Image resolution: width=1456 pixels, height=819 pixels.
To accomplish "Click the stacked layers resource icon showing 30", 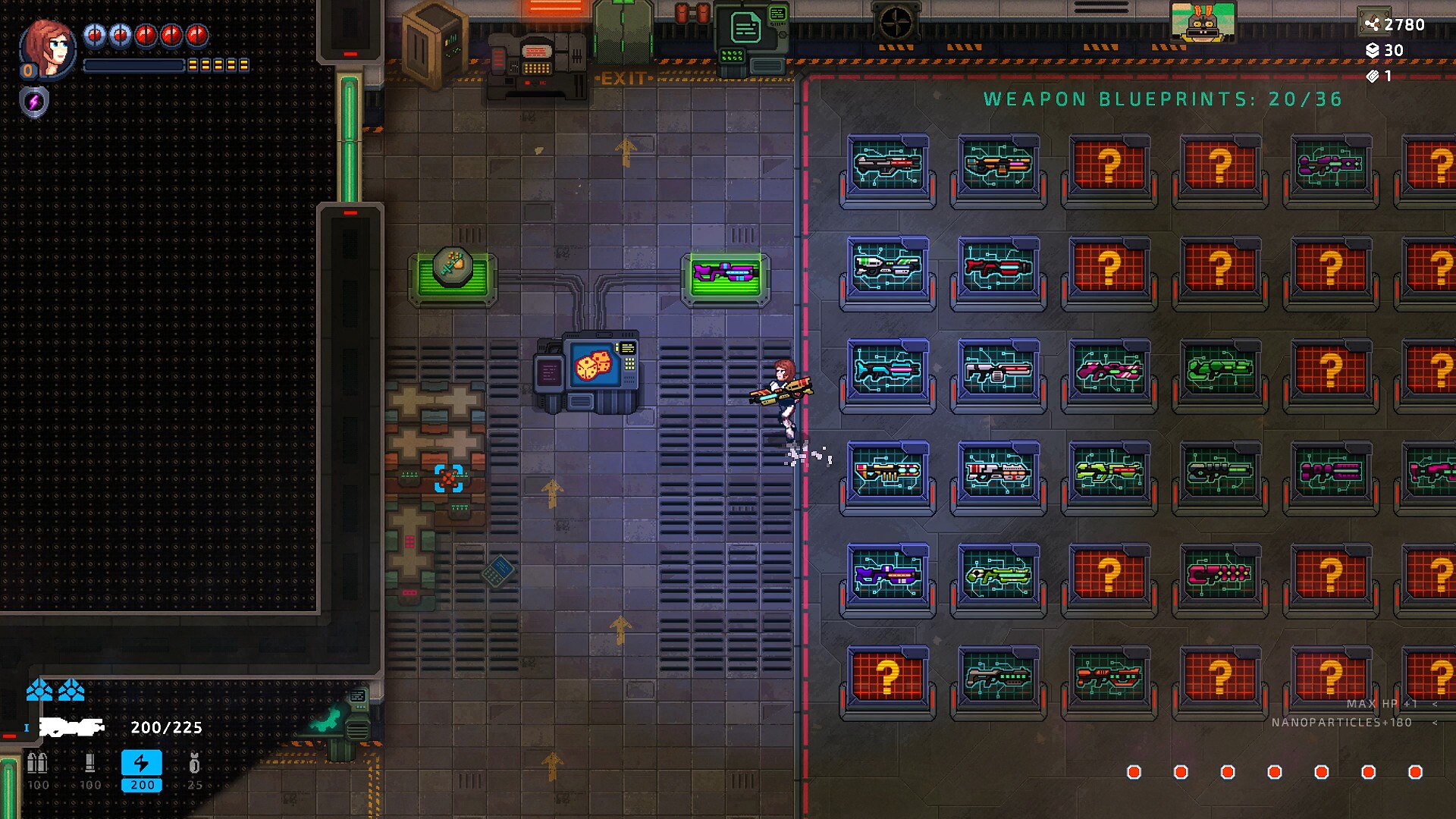I will [x=1372, y=52].
